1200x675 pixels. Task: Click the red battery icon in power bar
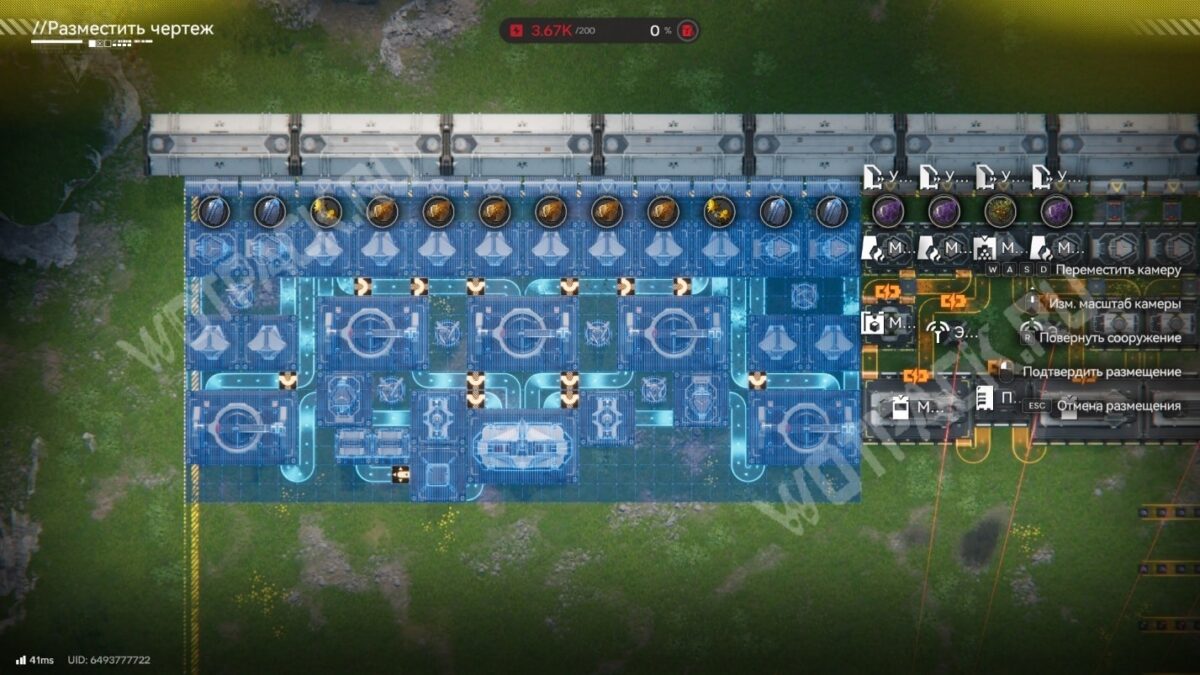(x=686, y=30)
